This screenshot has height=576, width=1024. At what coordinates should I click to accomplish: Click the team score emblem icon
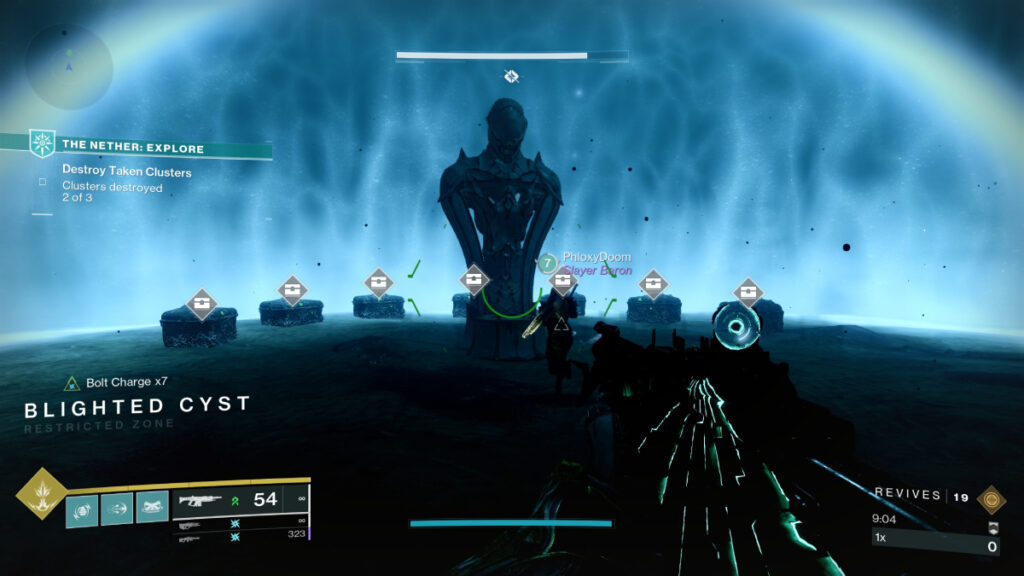click(x=992, y=527)
